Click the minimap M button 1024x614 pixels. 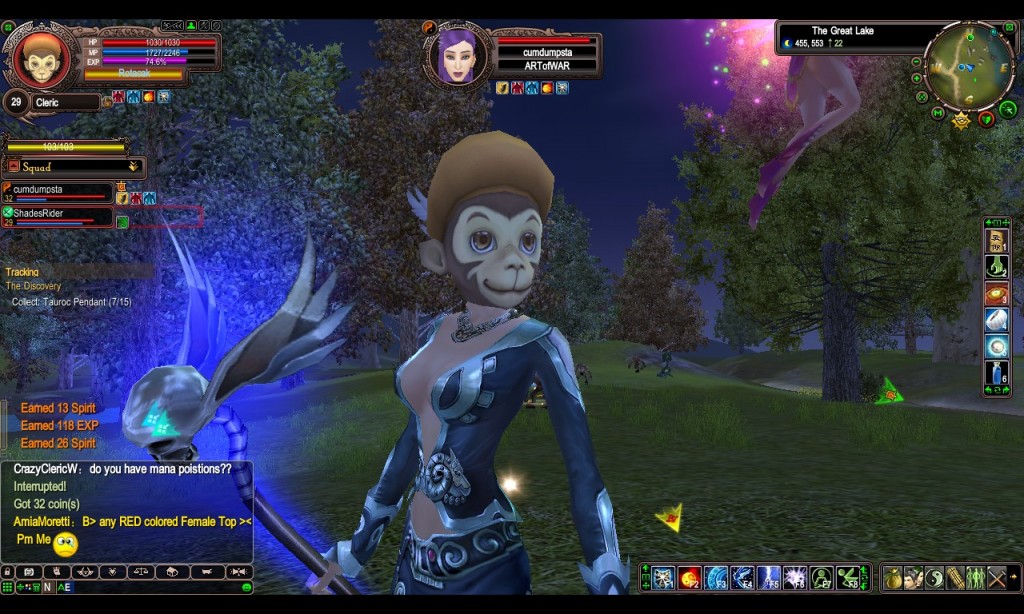(937, 112)
